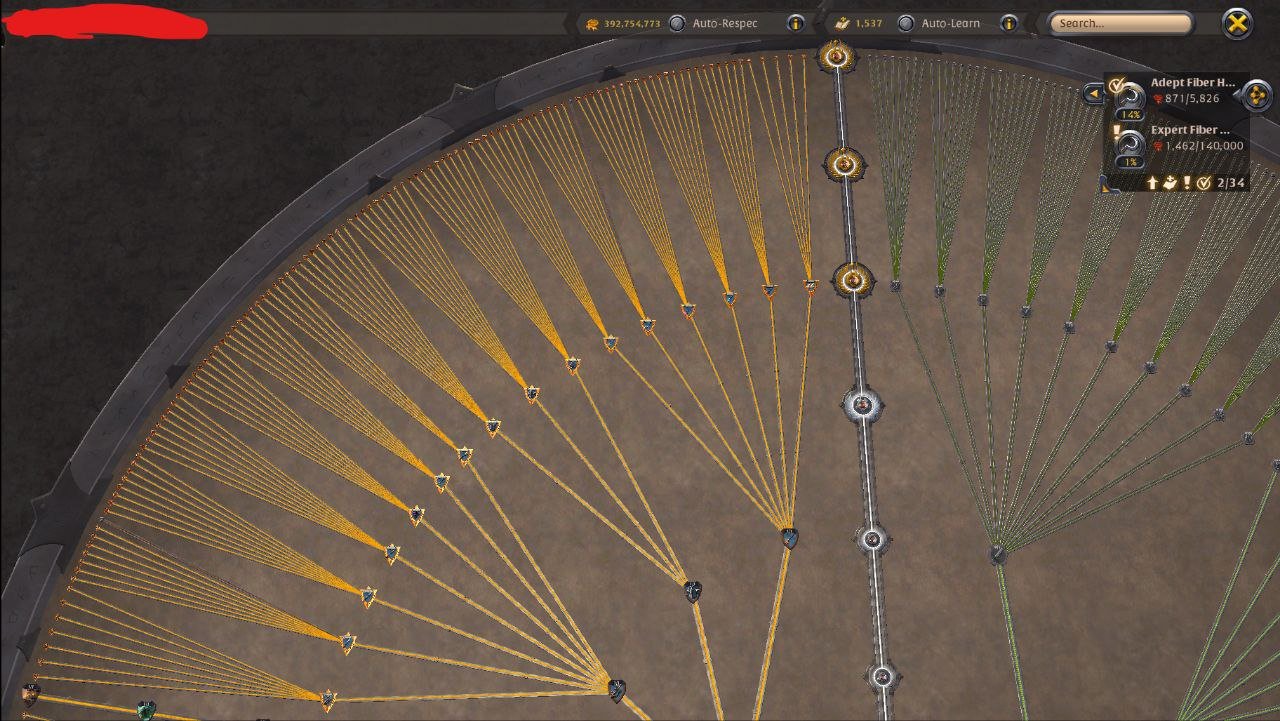Close the Destiny Board with the X

pyautogui.click(x=1238, y=23)
